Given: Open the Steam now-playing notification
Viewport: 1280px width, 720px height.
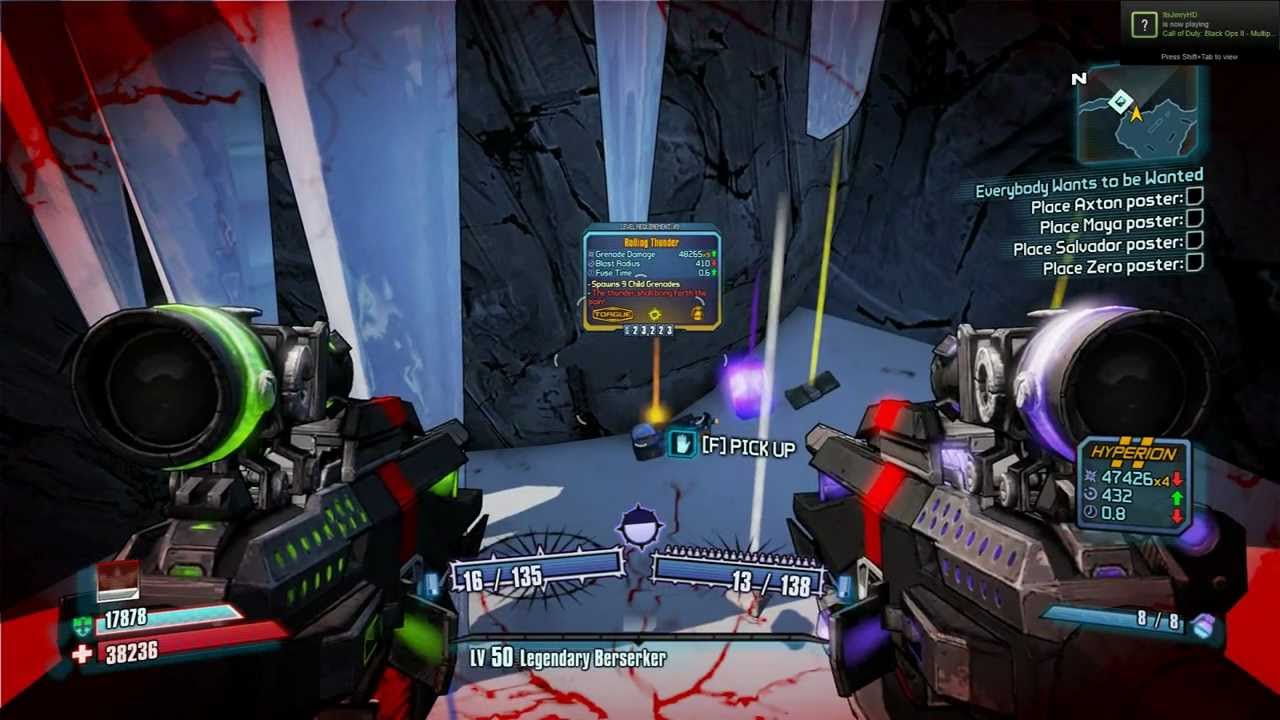Looking at the screenshot, I should pyautogui.click(x=1199, y=26).
